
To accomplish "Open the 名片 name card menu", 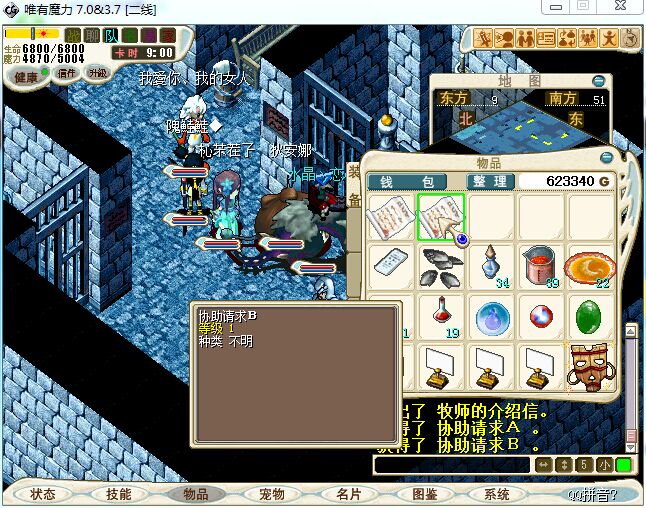I will click(348, 494).
